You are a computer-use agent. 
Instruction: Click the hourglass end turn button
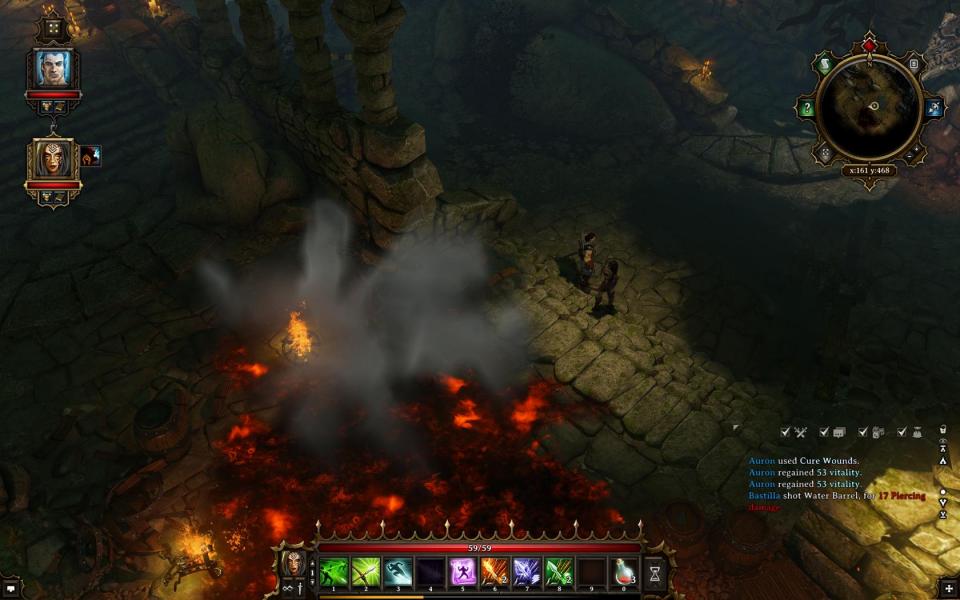pos(655,573)
